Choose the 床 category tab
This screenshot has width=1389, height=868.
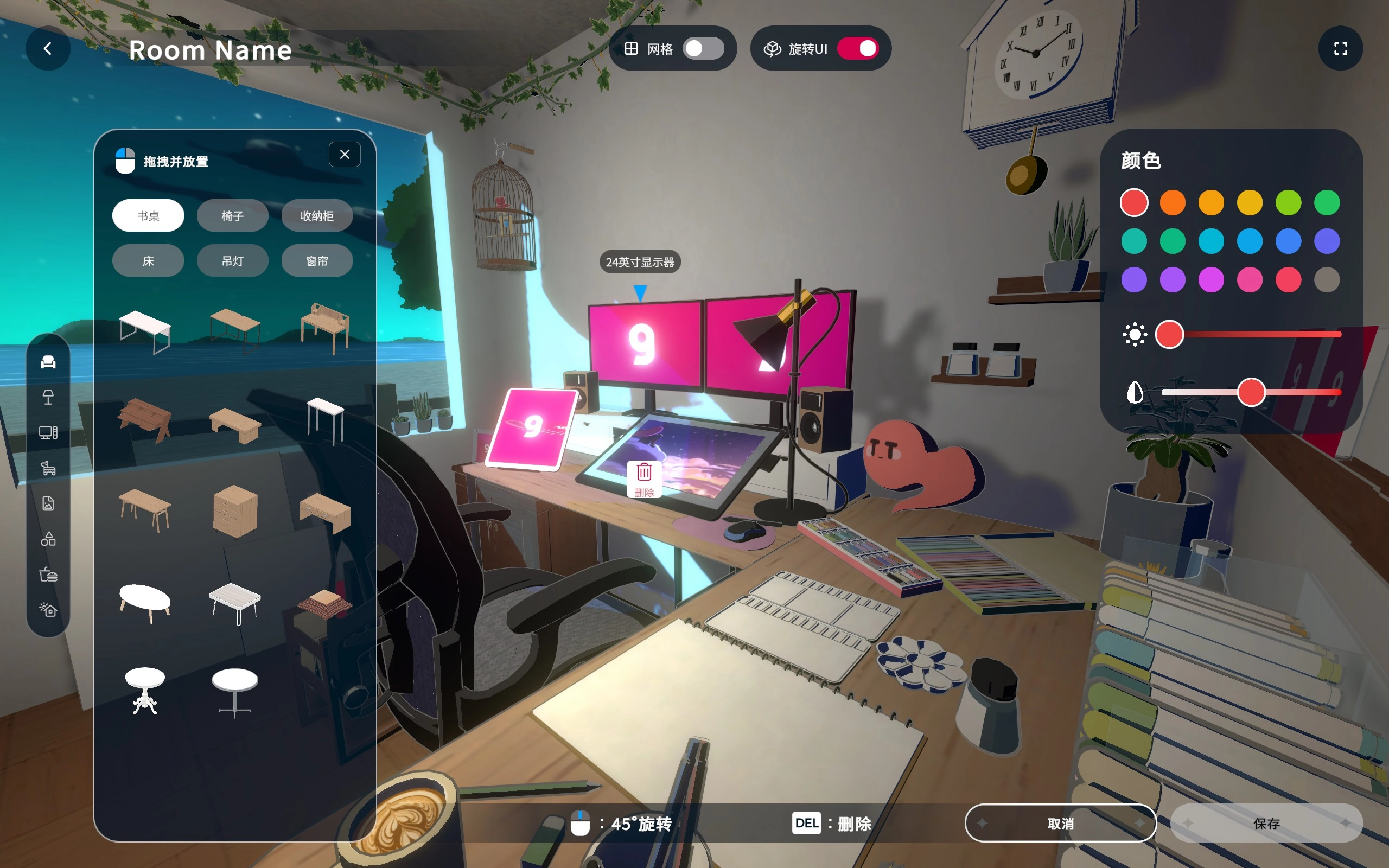(x=148, y=261)
